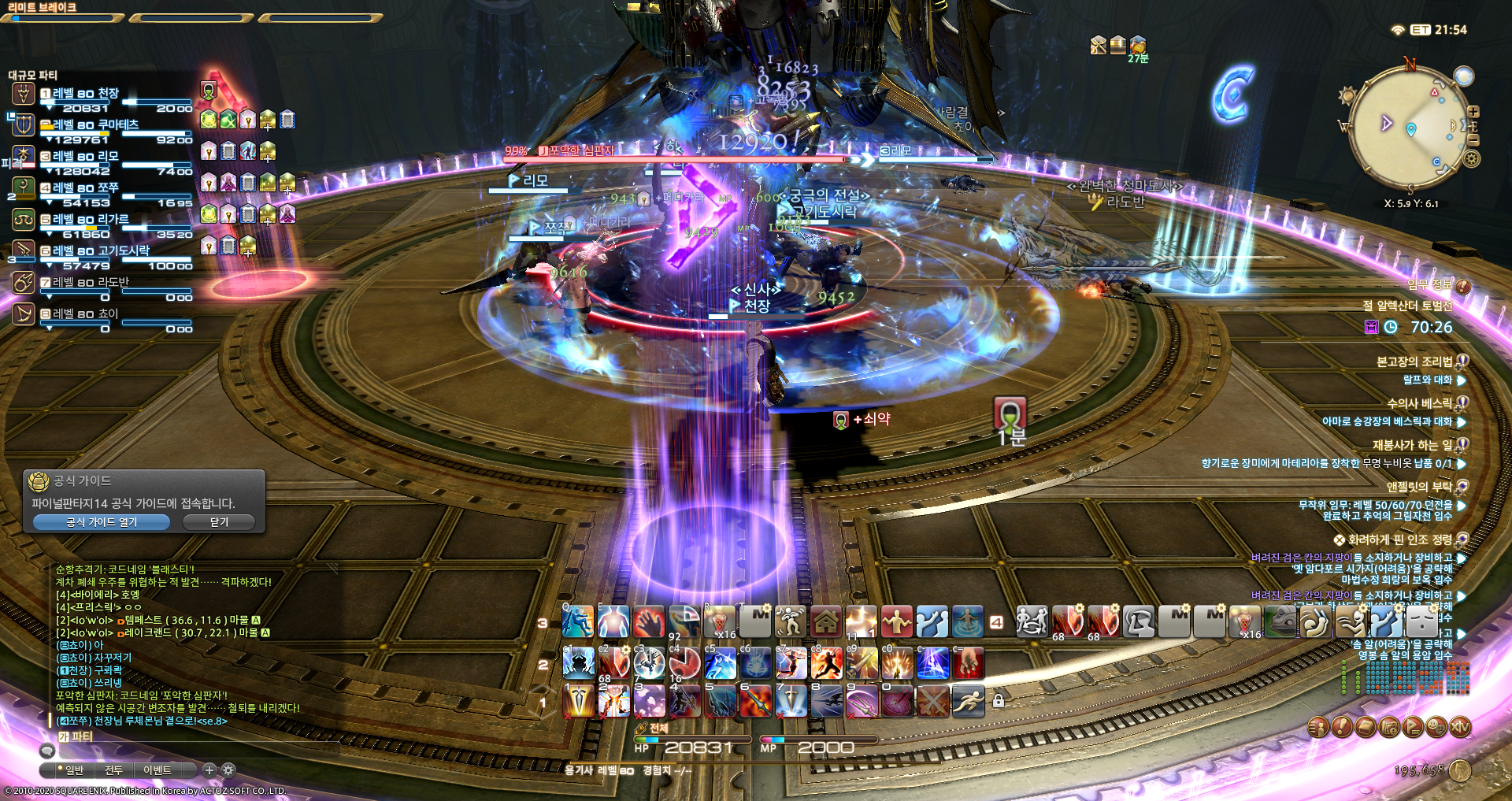Zoom out the minimap with minus button
The width and height of the screenshot is (1512, 801).
pos(1473,140)
